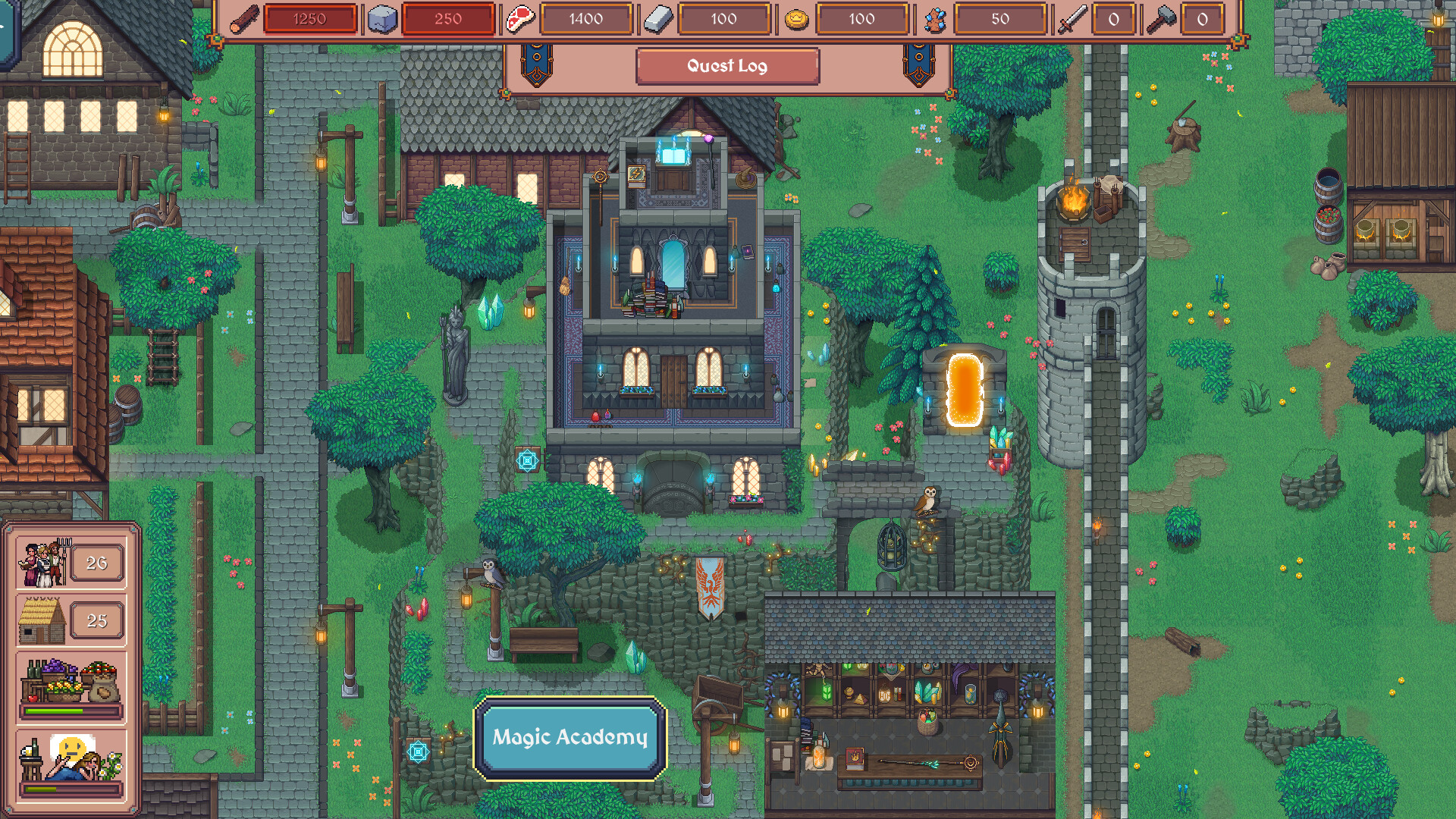Click the magic crystals resource icon
Viewport: 1456px width, 819px height.
pyautogui.click(x=934, y=18)
